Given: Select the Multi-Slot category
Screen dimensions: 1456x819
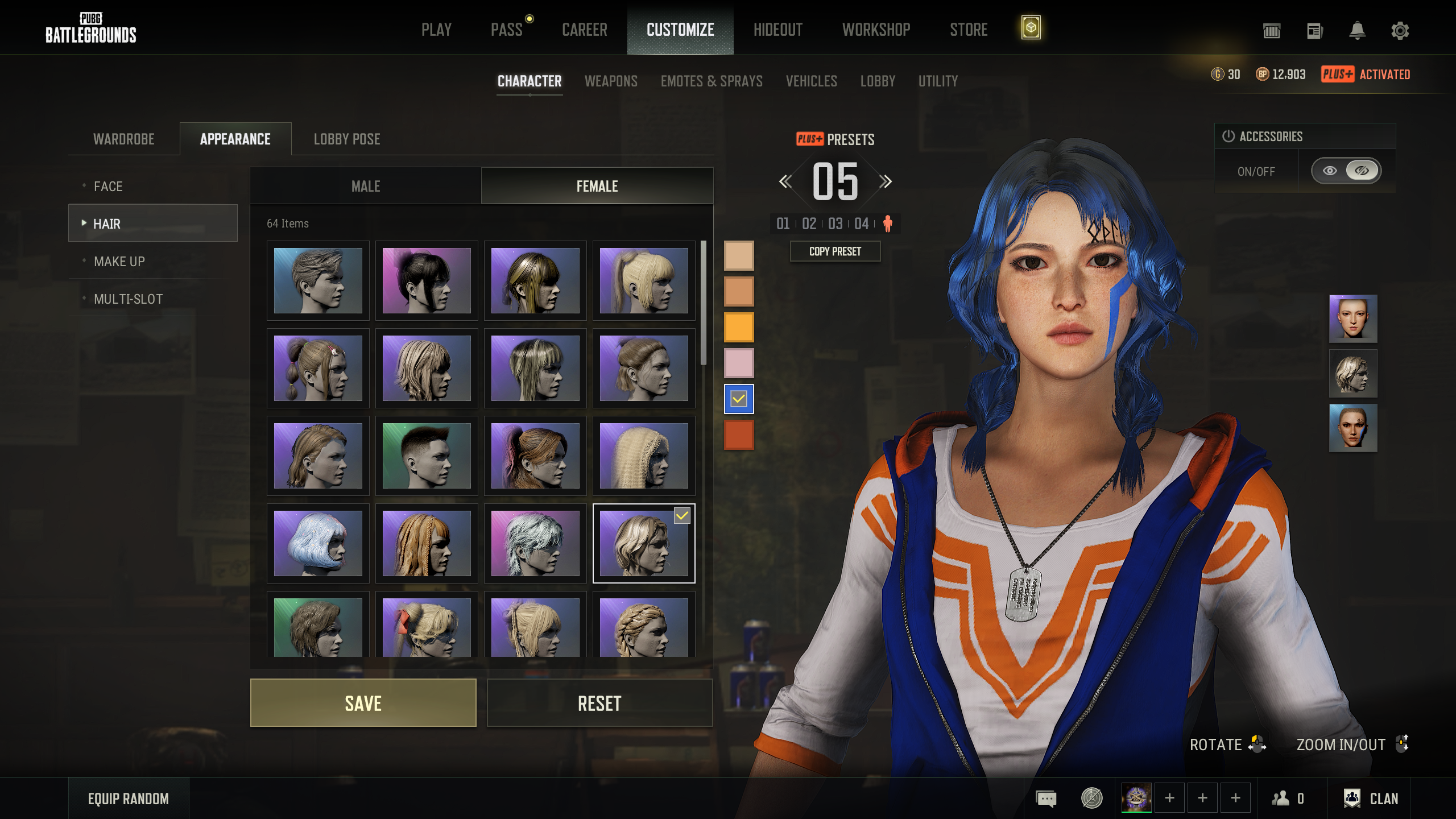Looking at the screenshot, I should 128,299.
